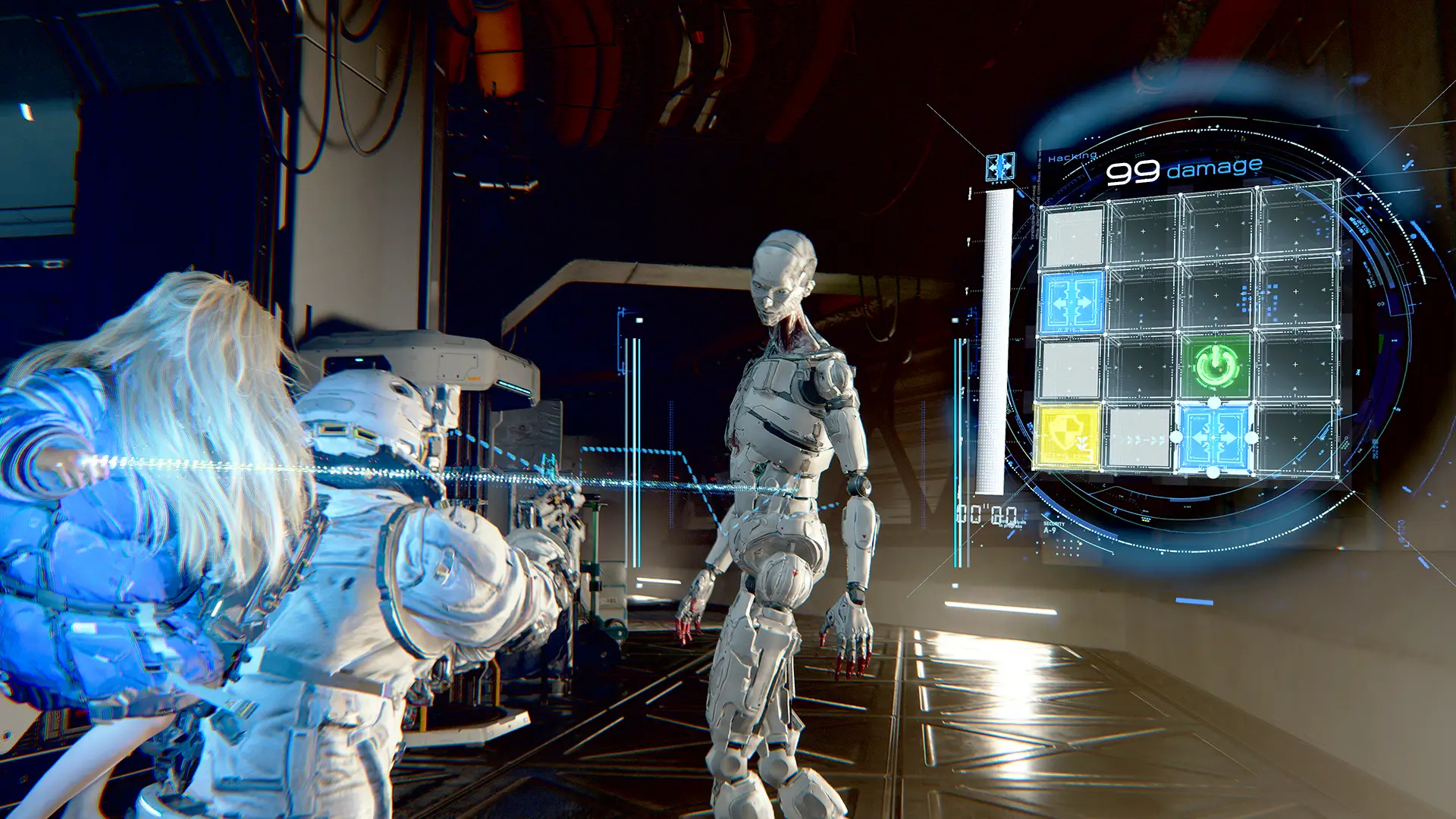
Task: Pick the white tile beside the yellow shield
Action: [1138, 438]
